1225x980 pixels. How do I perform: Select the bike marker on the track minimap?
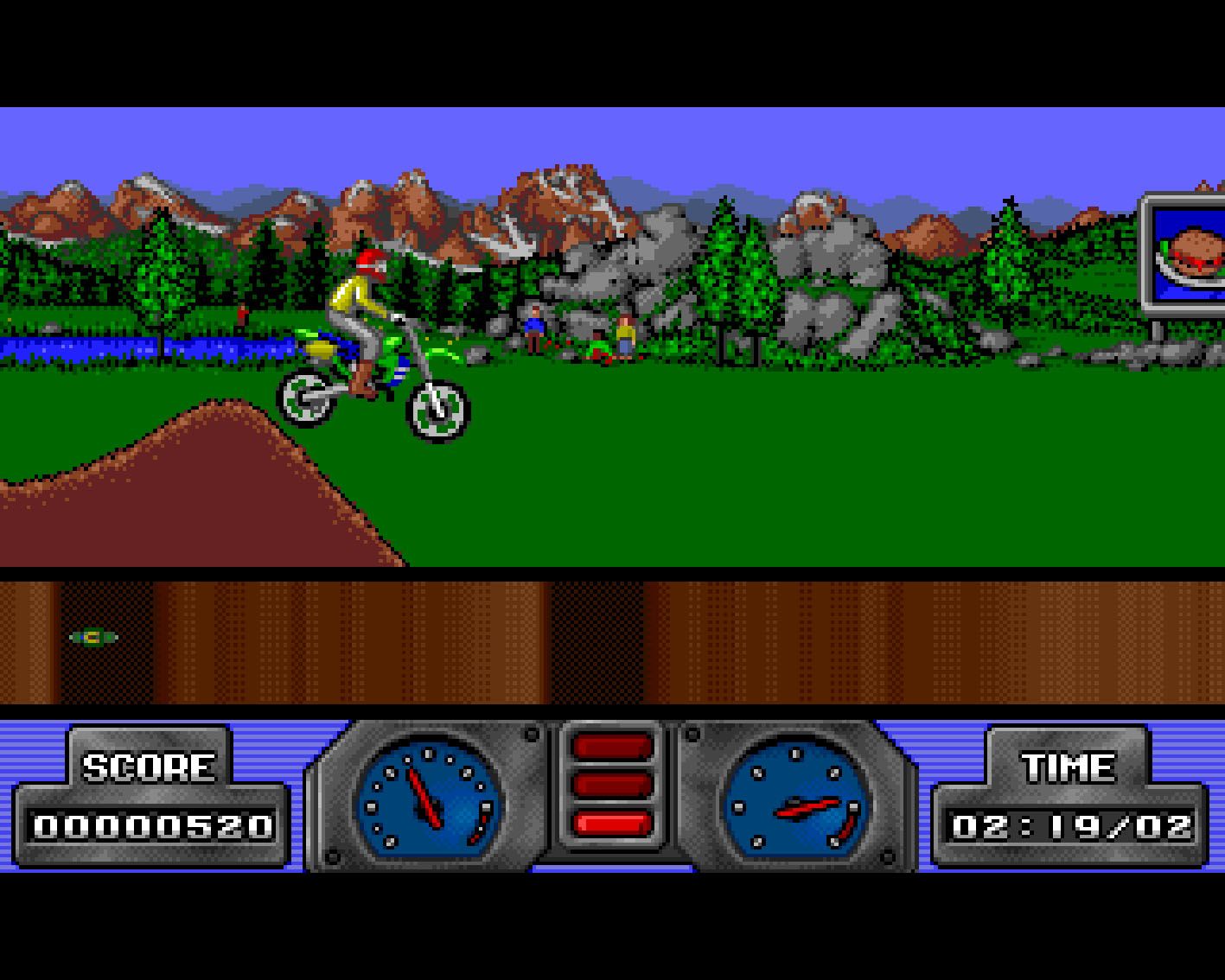click(93, 638)
